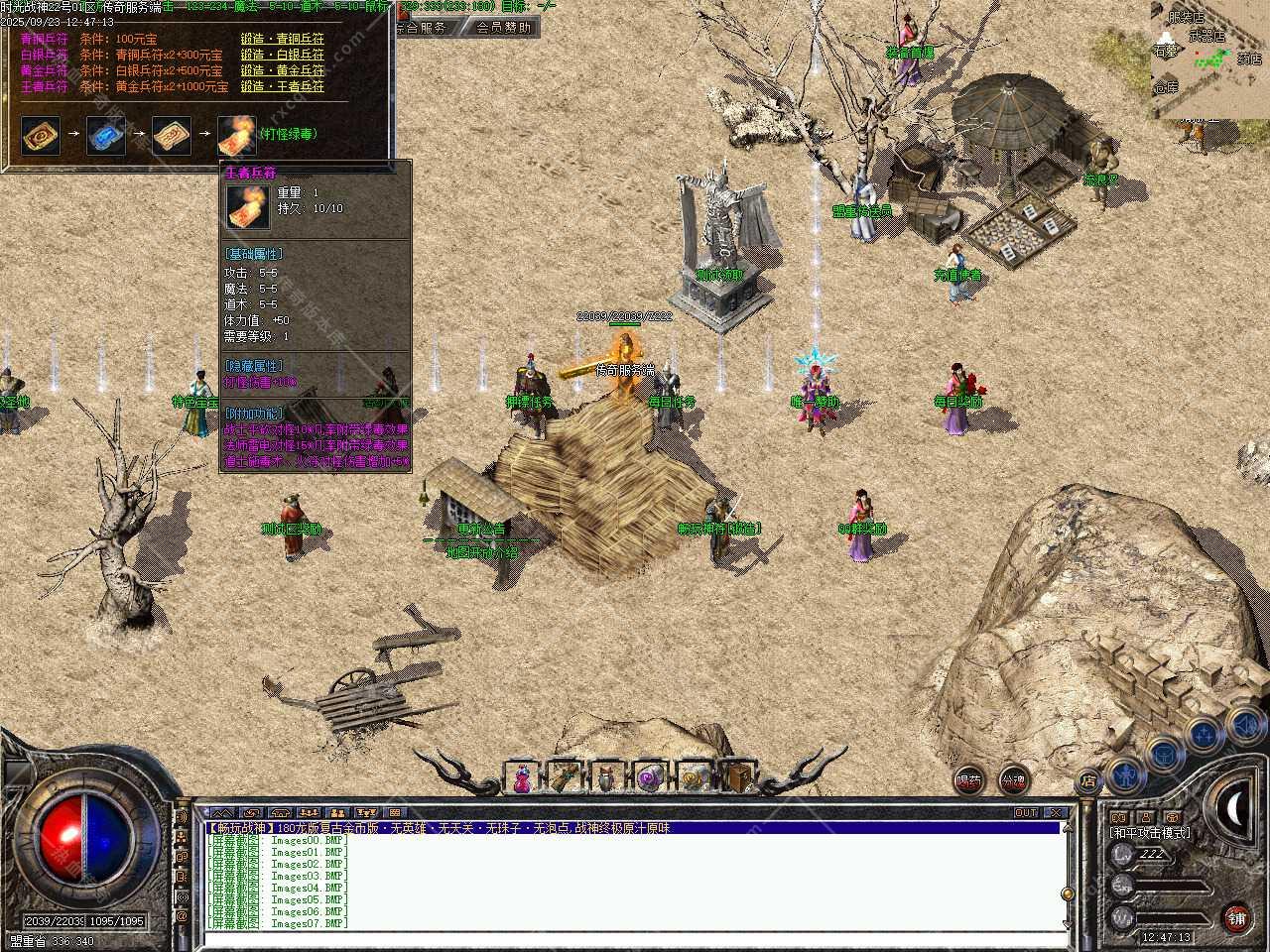Open the 综合服务 services button

pyautogui.click(x=422, y=28)
